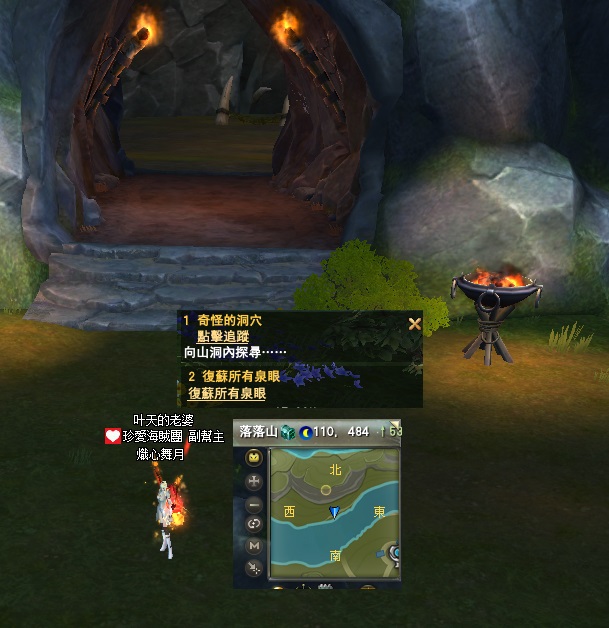Select the 奇怪的洞穴 quest title

(230, 321)
